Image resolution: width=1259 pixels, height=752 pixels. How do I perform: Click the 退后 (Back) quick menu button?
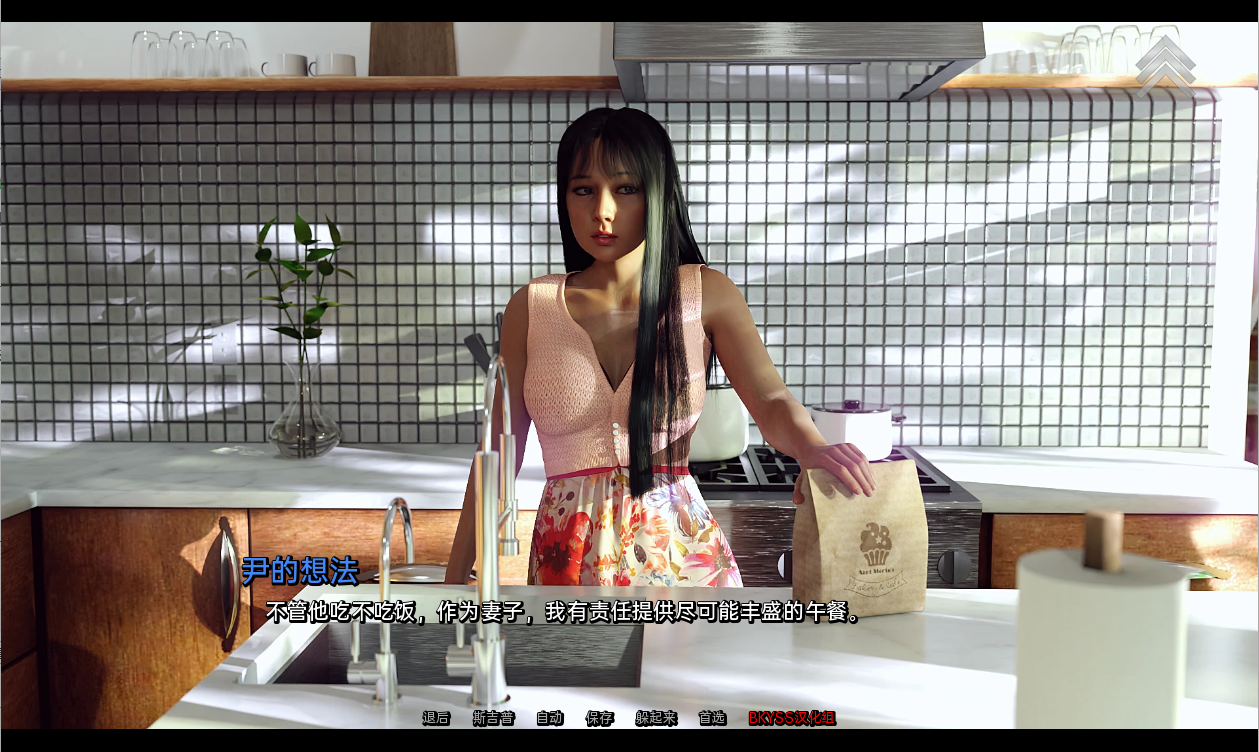coord(436,718)
